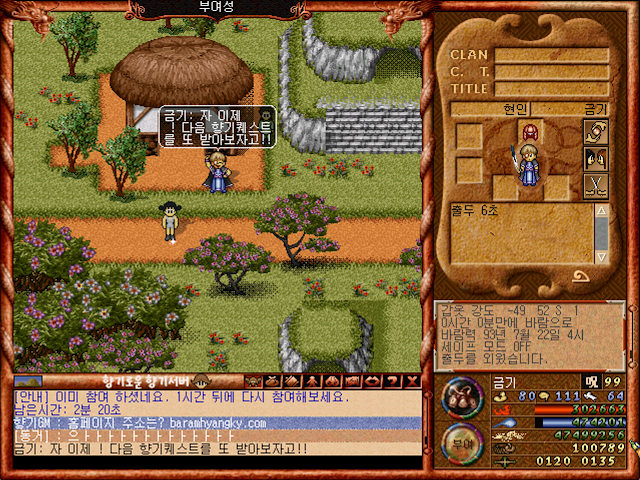Click the status list scroll-down arrow

tap(601, 255)
